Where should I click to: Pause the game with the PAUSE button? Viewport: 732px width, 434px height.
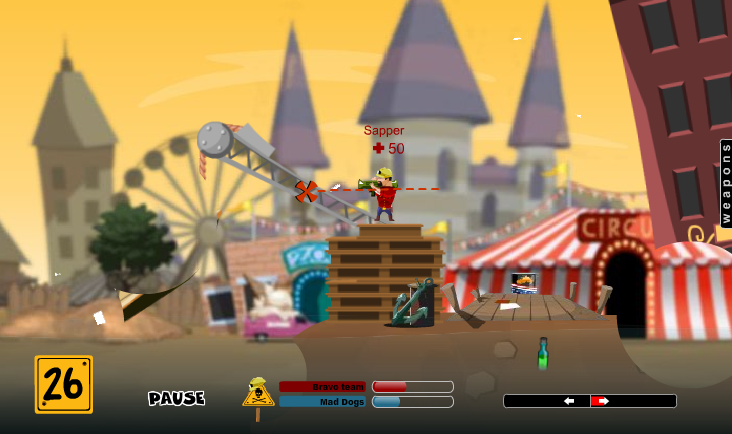point(177,398)
